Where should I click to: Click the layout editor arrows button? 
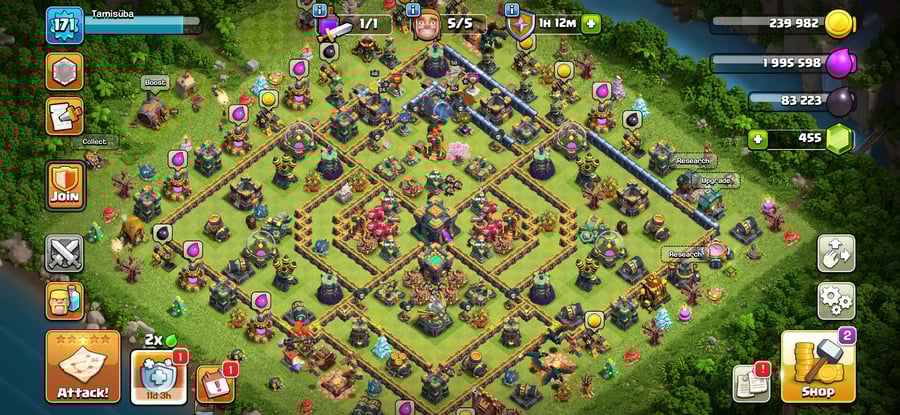tap(836, 253)
